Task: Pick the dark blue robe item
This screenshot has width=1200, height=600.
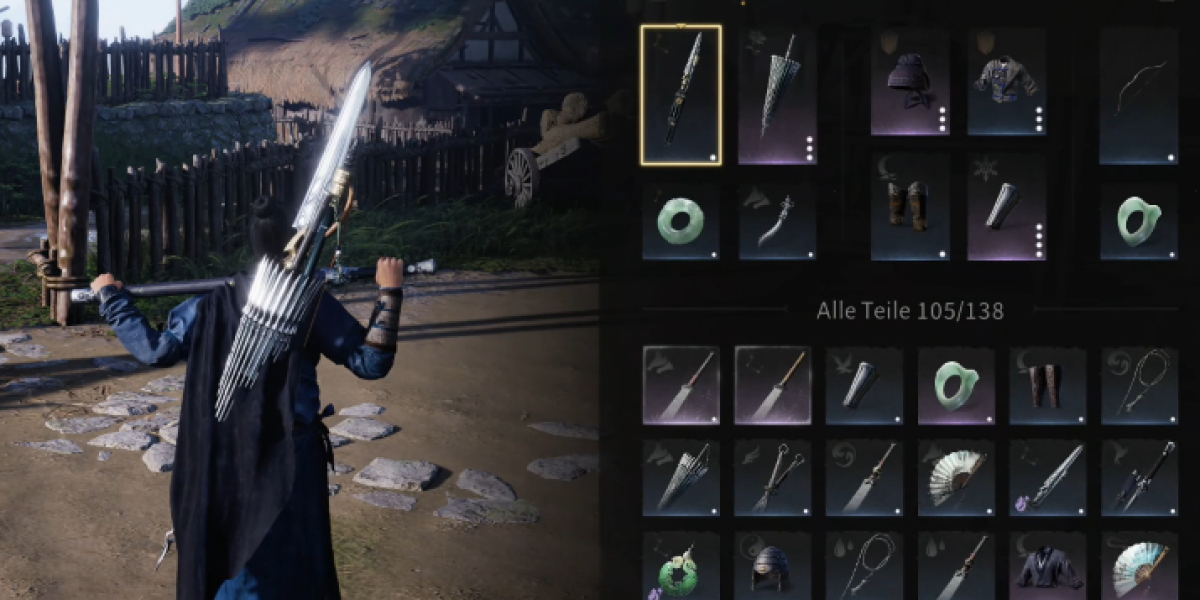Action: tap(1048, 568)
